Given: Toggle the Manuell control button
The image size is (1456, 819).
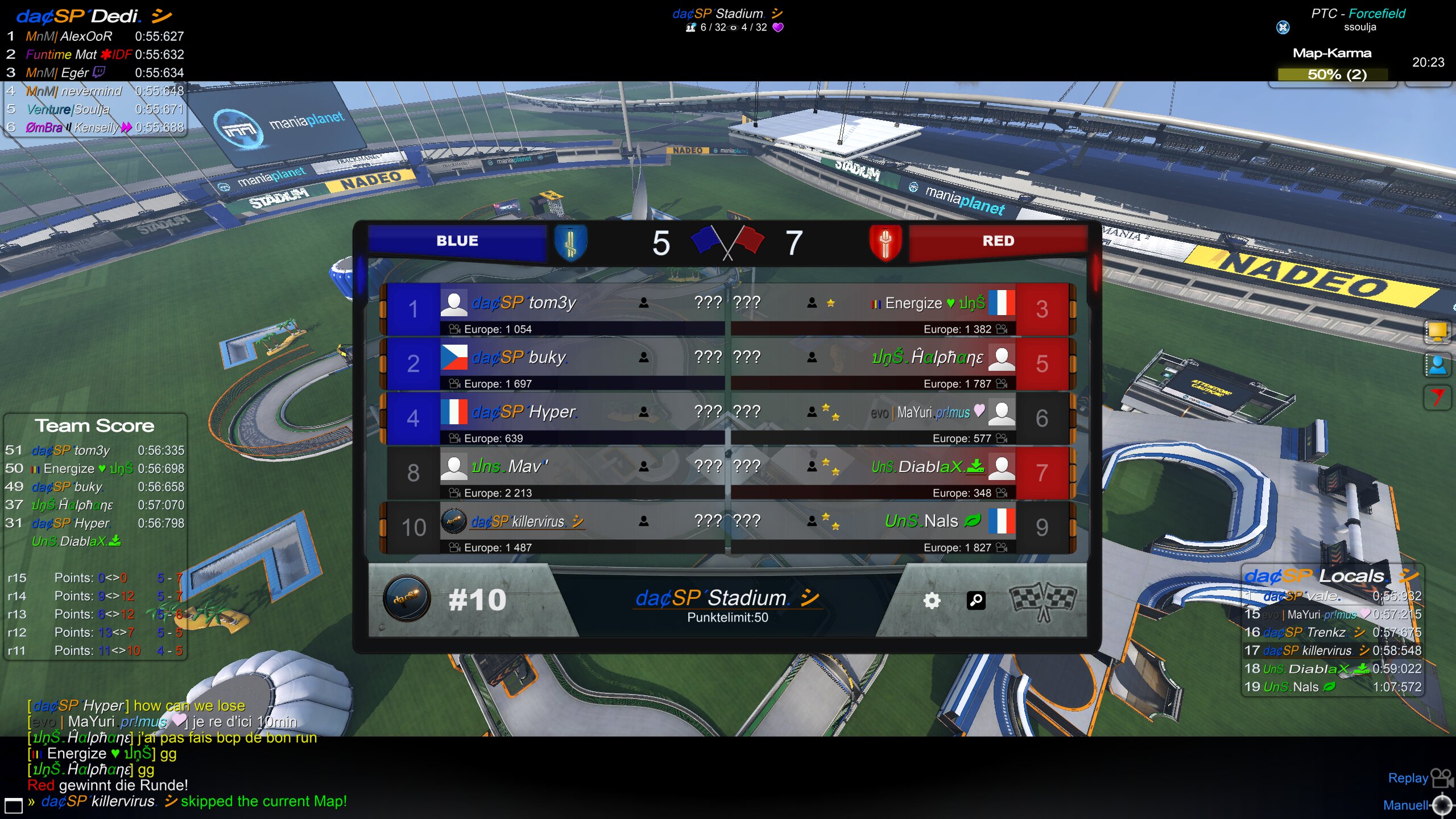Looking at the screenshot, I should click(1442, 805).
